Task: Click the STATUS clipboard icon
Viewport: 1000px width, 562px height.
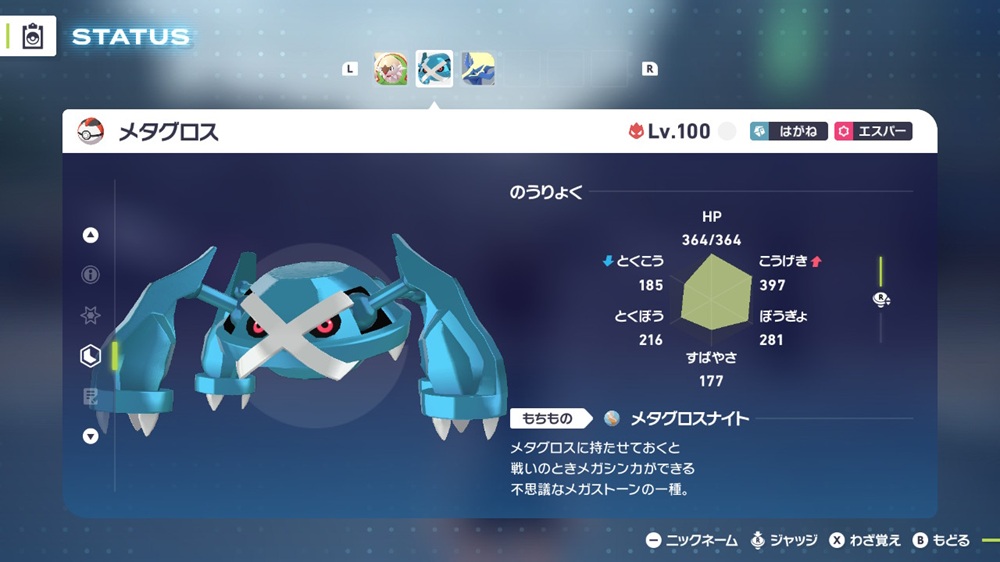Action: click(x=31, y=37)
